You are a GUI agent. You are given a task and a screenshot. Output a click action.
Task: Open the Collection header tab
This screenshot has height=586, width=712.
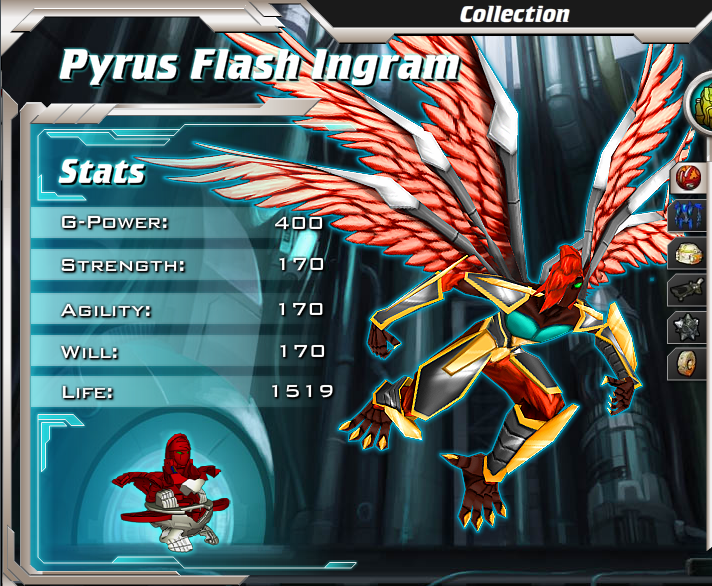pyautogui.click(x=514, y=14)
